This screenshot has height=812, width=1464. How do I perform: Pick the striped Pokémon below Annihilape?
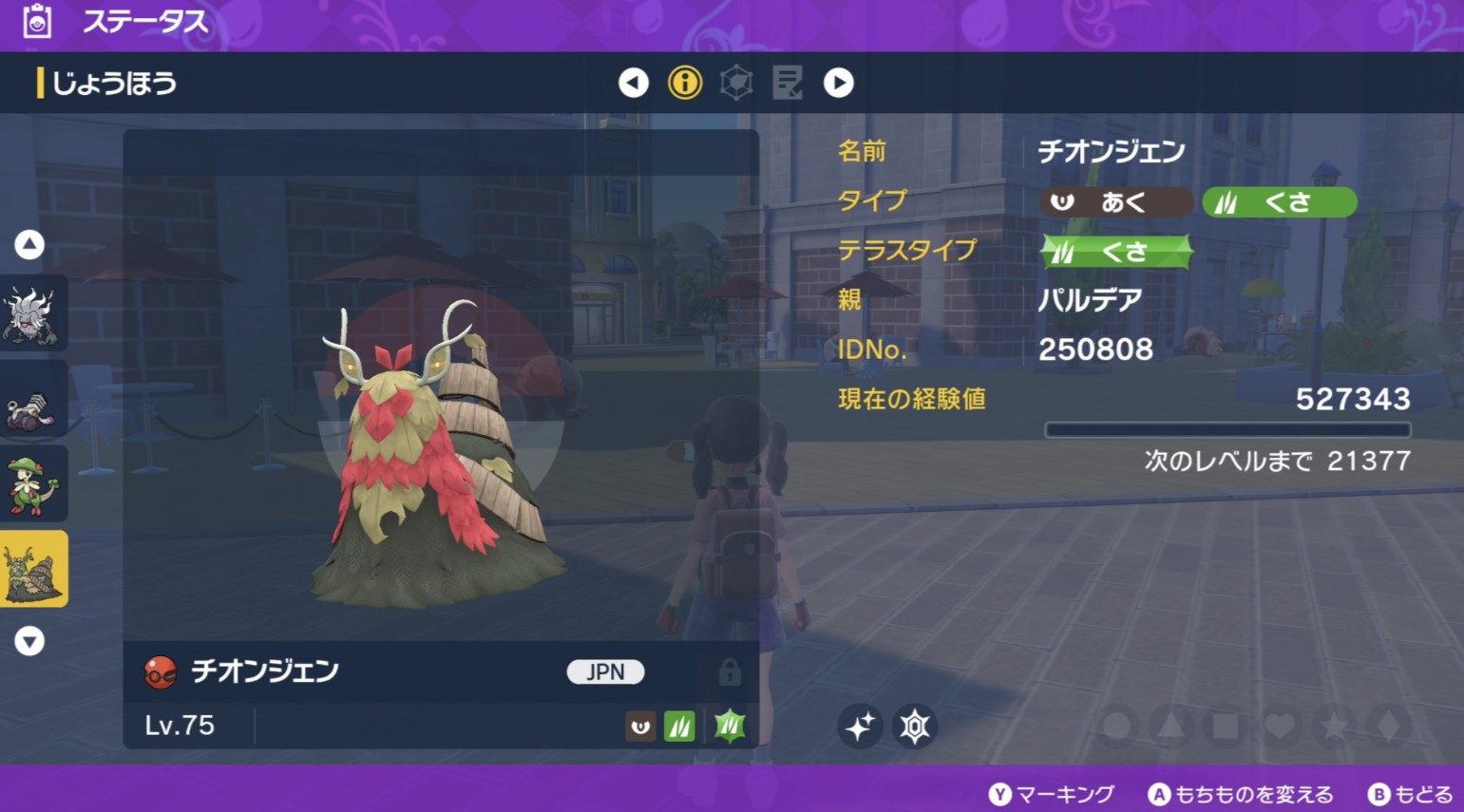[33, 400]
